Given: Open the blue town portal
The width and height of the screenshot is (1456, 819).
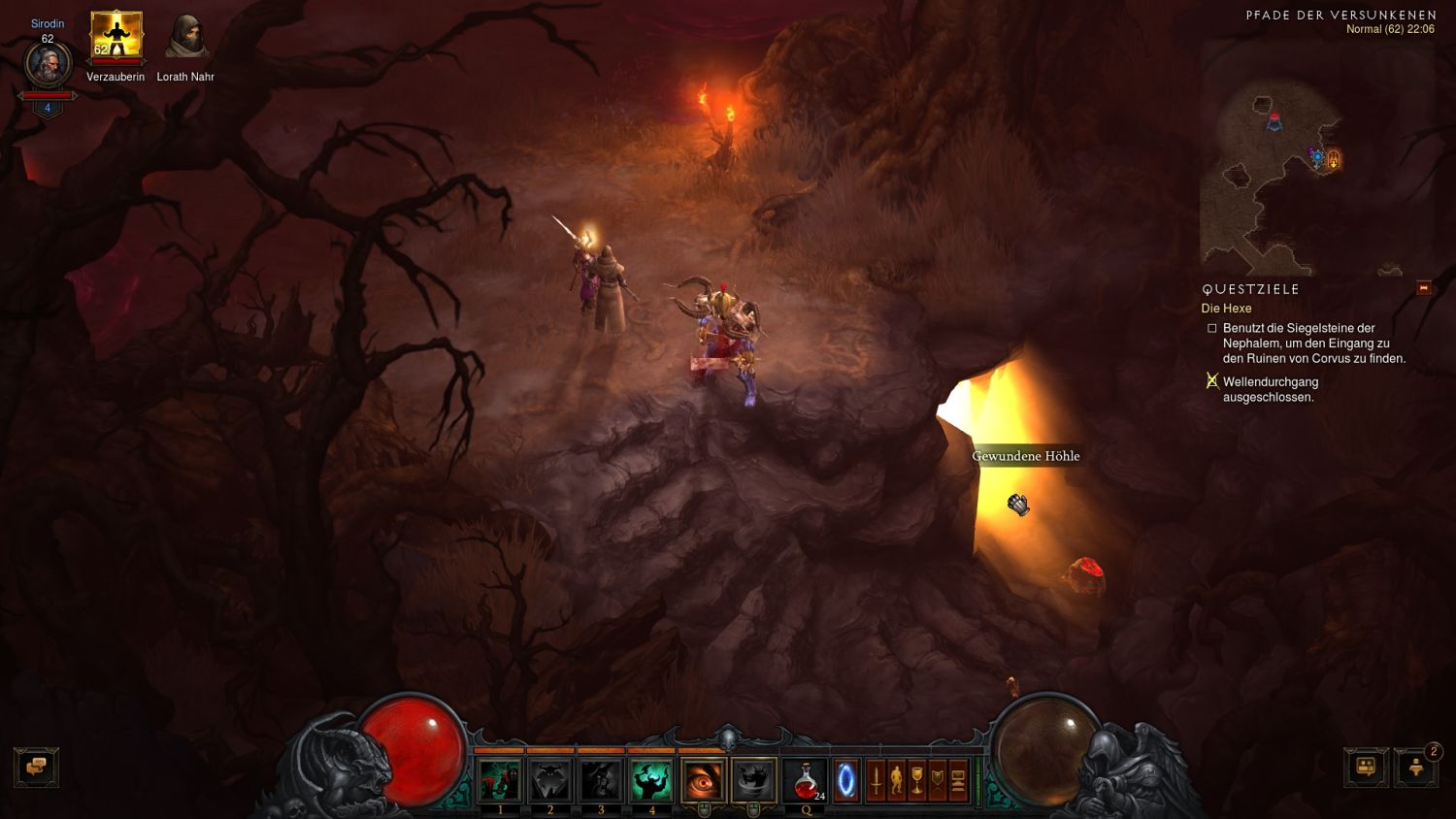Looking at the screenshot, I should pos(846,780).
